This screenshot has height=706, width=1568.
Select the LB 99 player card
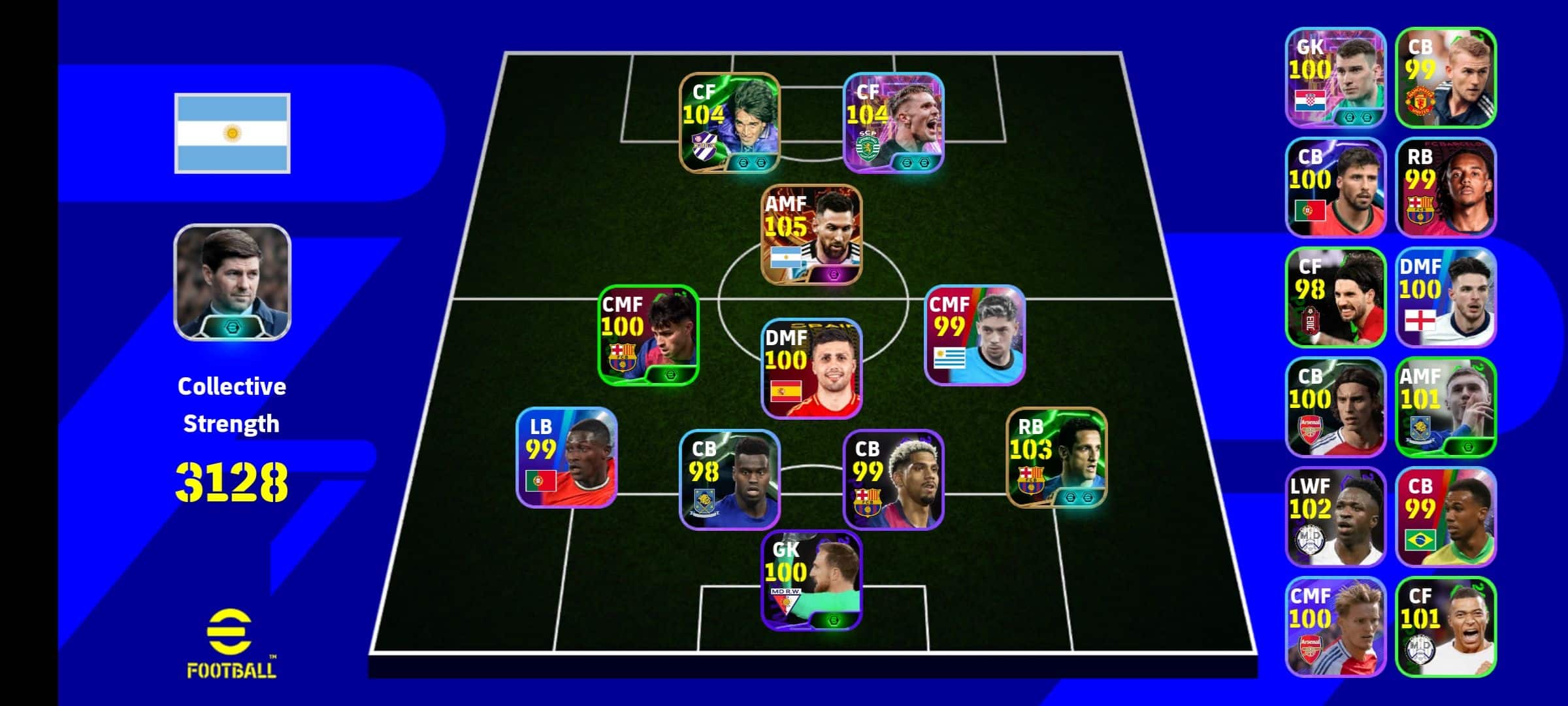(x=566, y=458)
